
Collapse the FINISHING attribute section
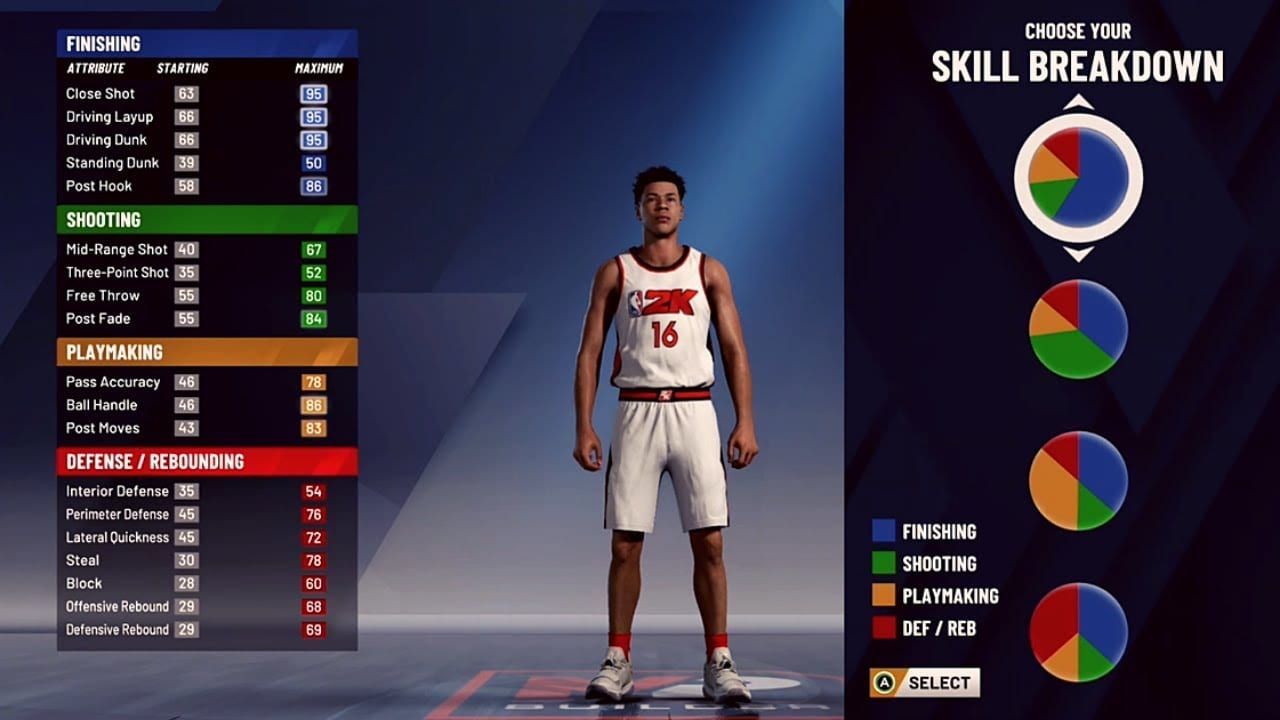(105, 43)
